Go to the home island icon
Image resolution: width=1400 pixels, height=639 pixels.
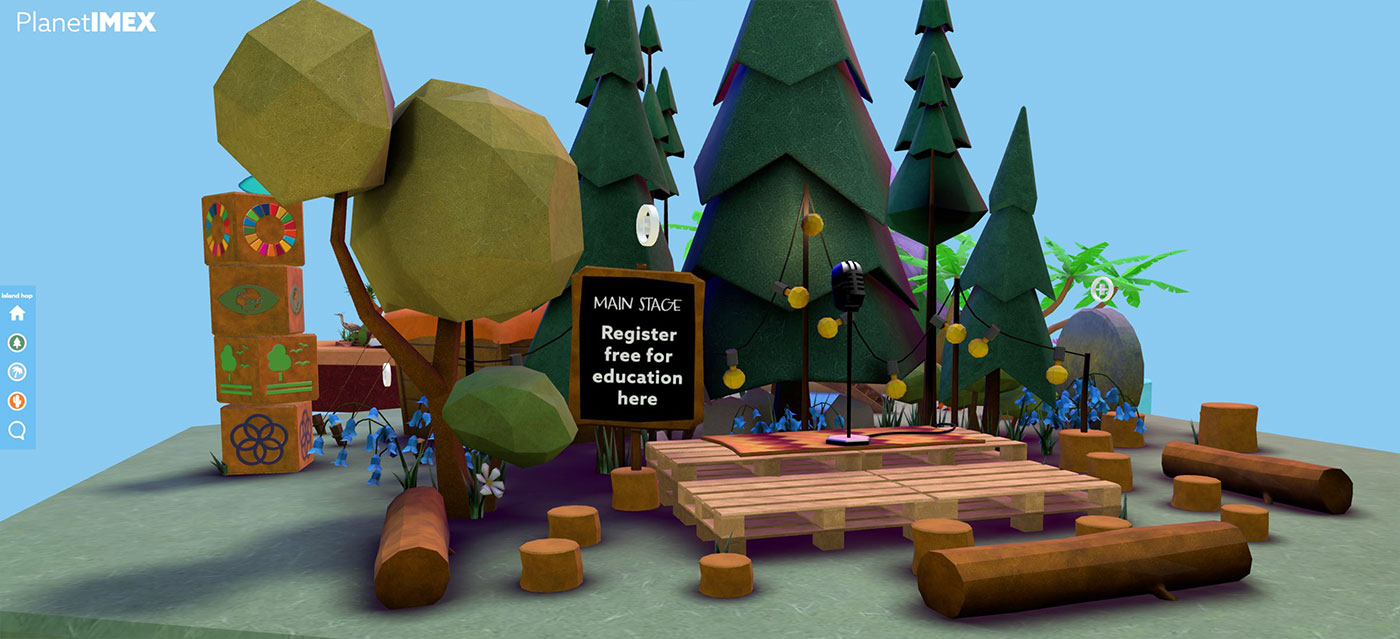17,313
